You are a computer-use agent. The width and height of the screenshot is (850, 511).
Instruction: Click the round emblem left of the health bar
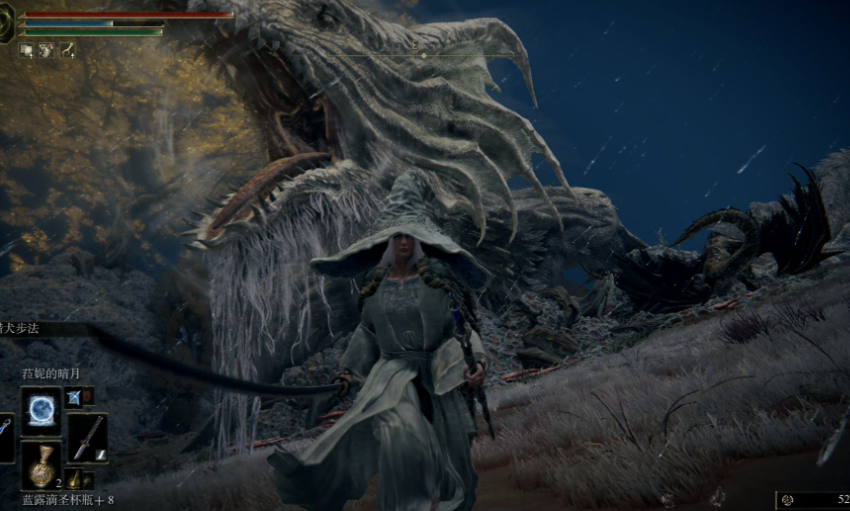tap(6, 24)
